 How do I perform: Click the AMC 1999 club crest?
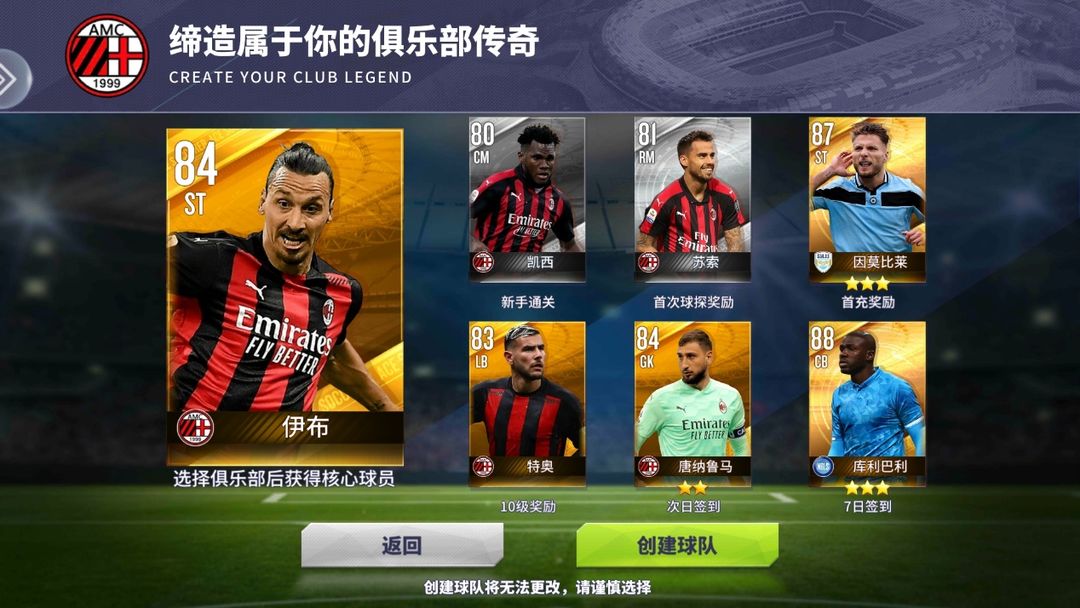point(107,55)
